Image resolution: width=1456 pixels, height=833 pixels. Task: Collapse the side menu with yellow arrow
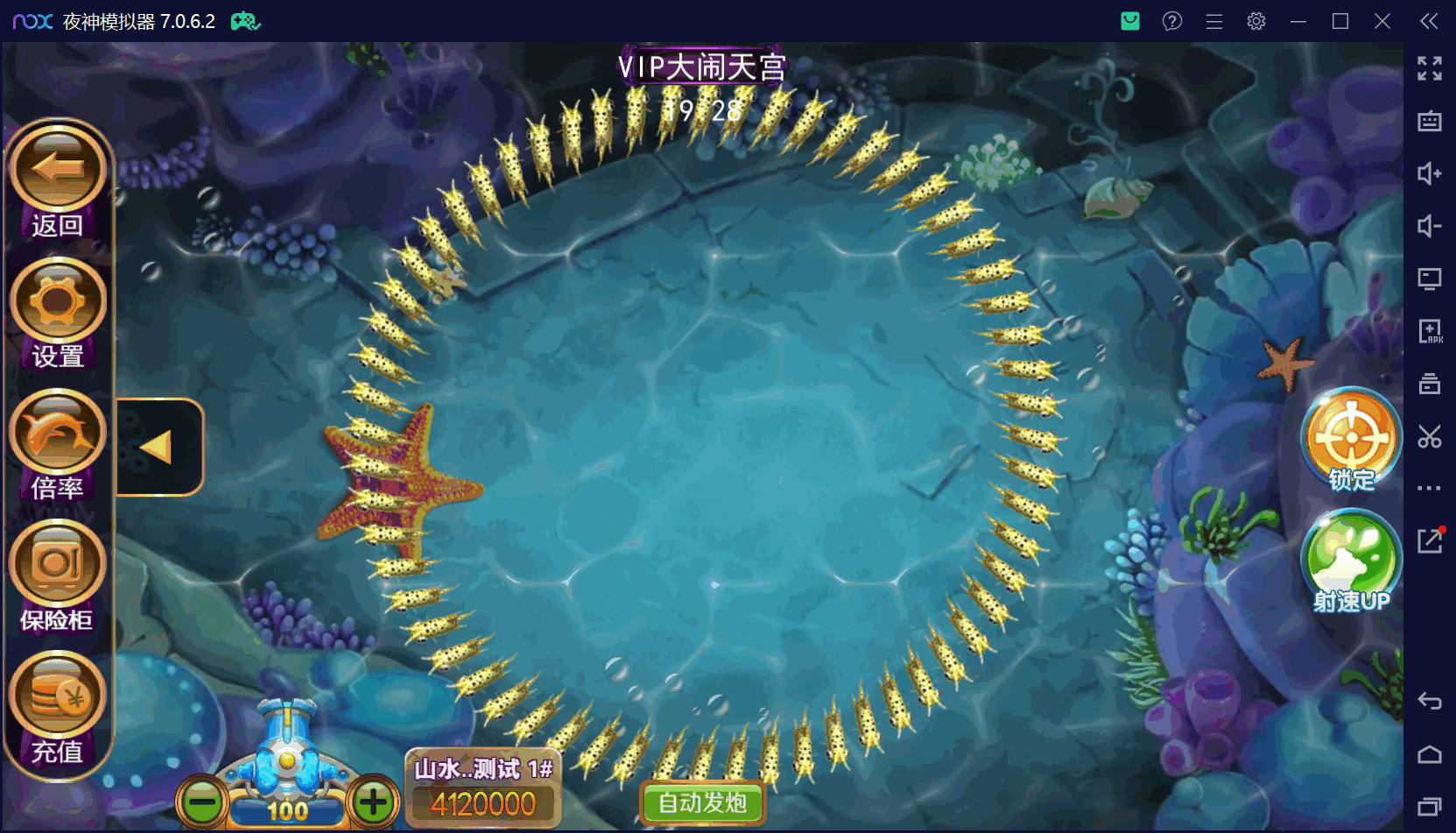coord(158,448)
